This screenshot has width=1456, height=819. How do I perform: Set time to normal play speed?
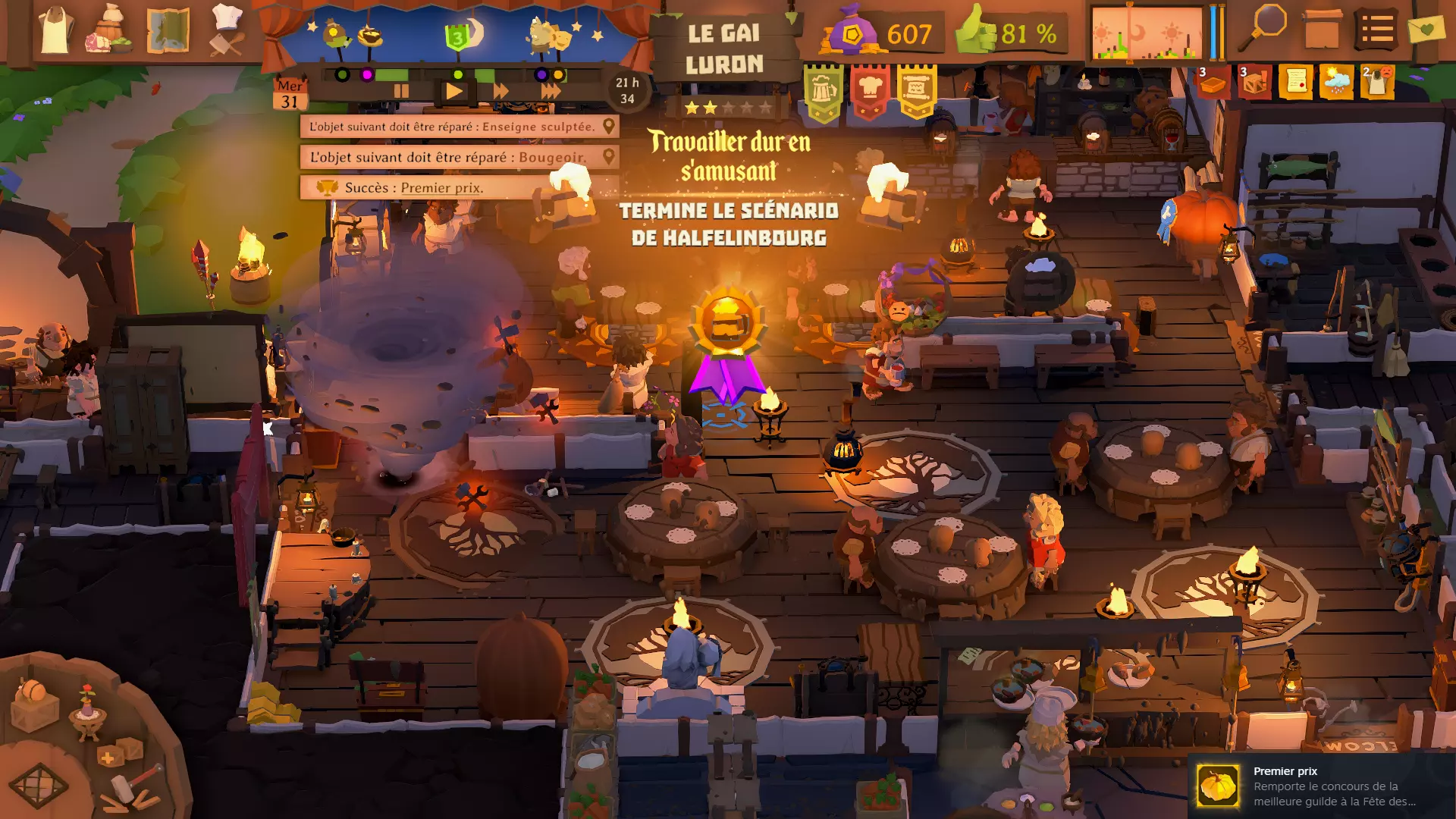click(454, 92)
